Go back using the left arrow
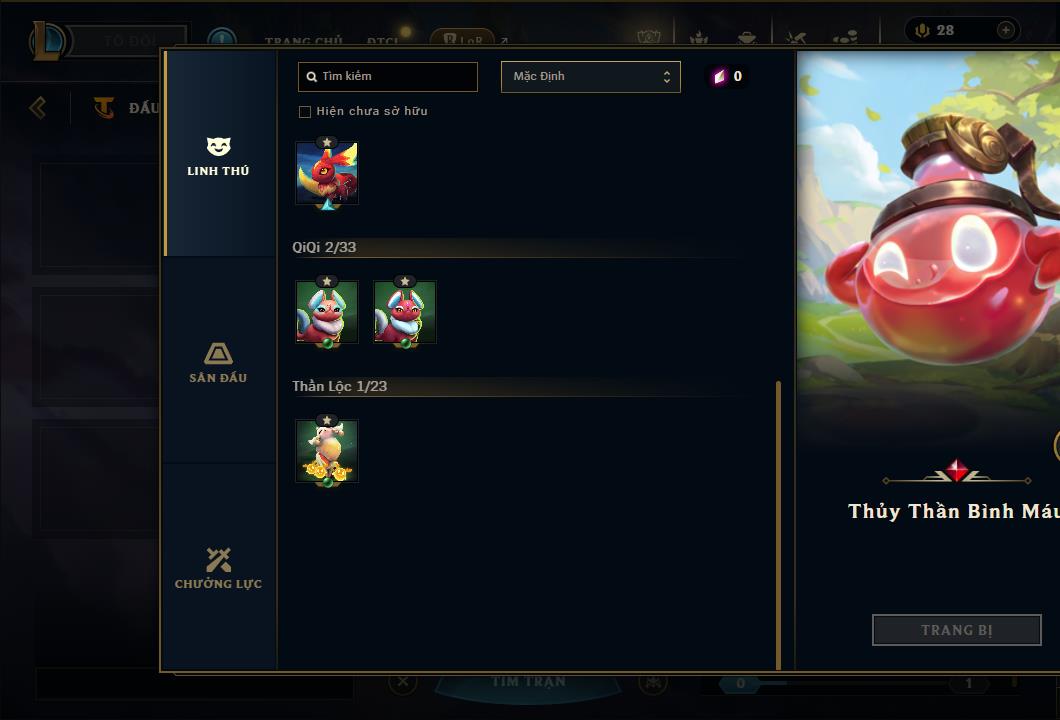Screen dimensions: 1060x720 pyautogui.click(x=38, y=107)
